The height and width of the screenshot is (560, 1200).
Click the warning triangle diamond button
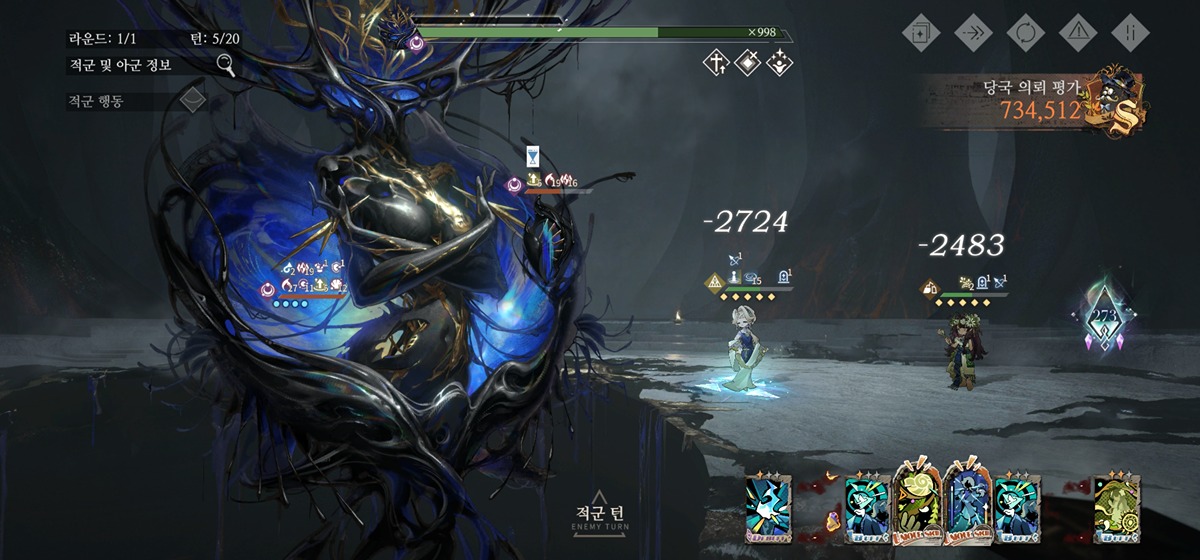[x=1078, y=31]
